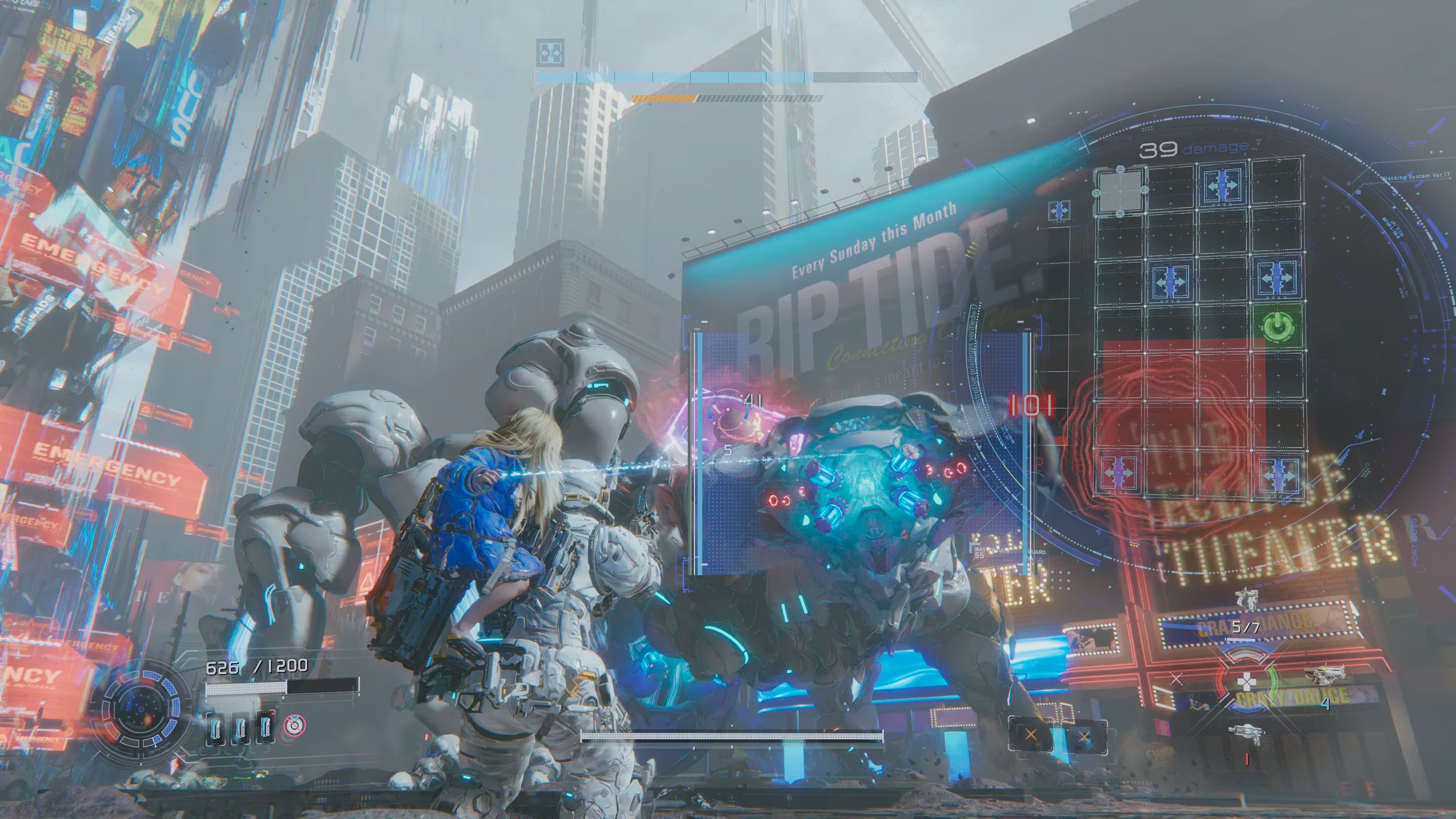Screen dimensions: 1456x819
Task: Select the weapon with 5/7 ammo
Action: [1246, 602]
